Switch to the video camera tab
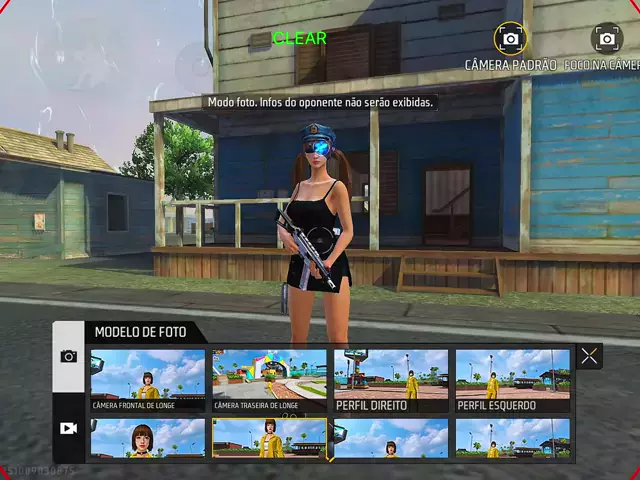 68,427
